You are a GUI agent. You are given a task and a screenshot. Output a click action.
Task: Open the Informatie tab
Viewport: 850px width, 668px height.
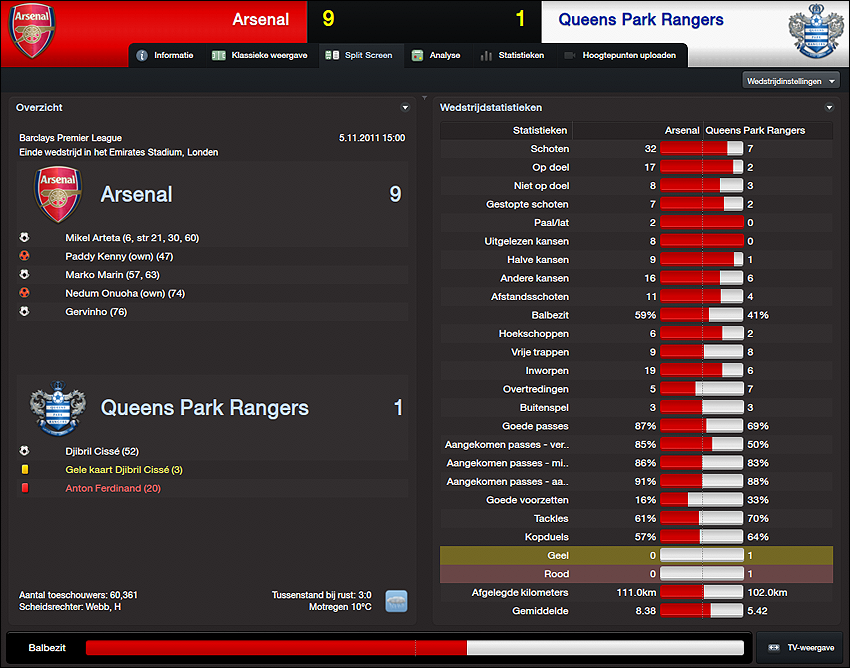(x=165, y=55)
